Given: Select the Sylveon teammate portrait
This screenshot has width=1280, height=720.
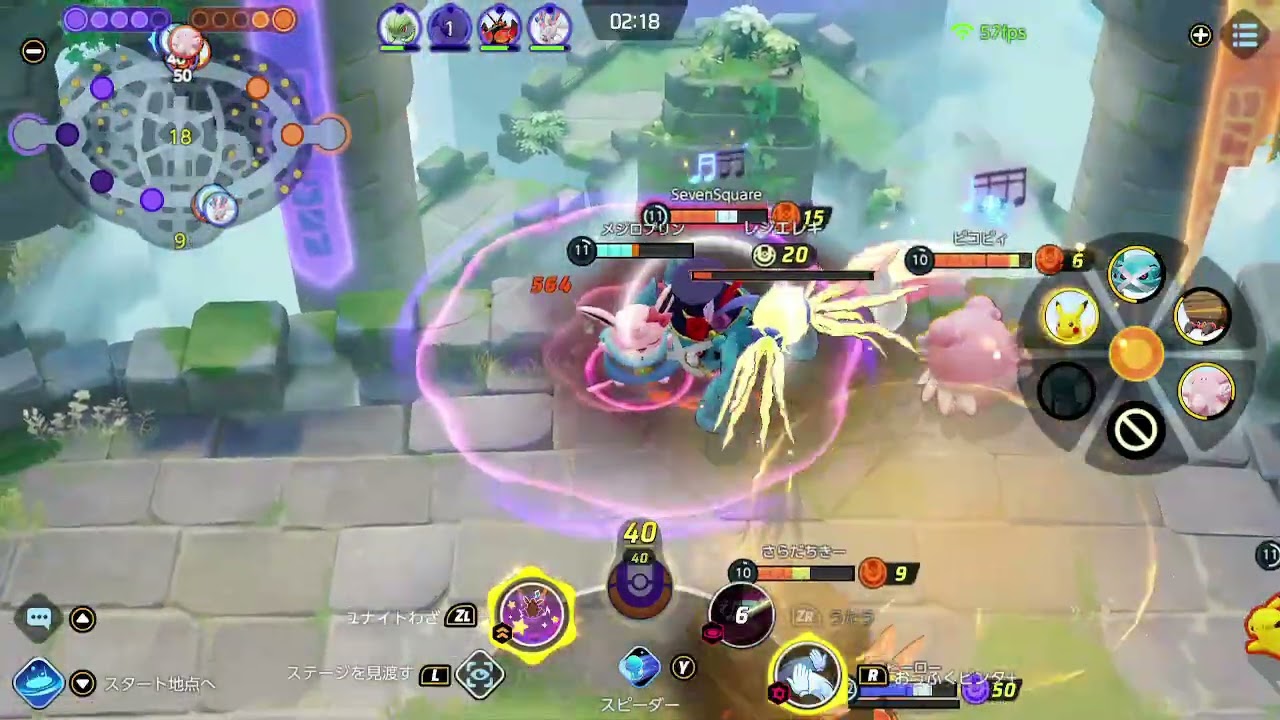Looking at the screenshot, I should pyautogui.click(x=548, y=27).
